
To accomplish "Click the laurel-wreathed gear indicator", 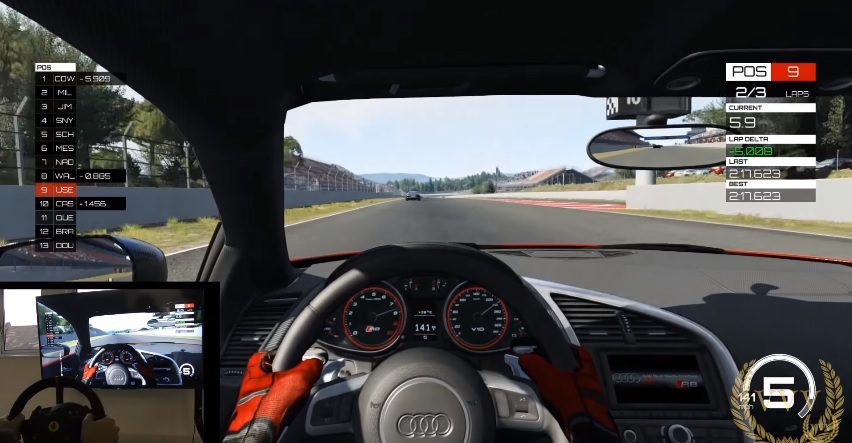I will tap(782, 397).
